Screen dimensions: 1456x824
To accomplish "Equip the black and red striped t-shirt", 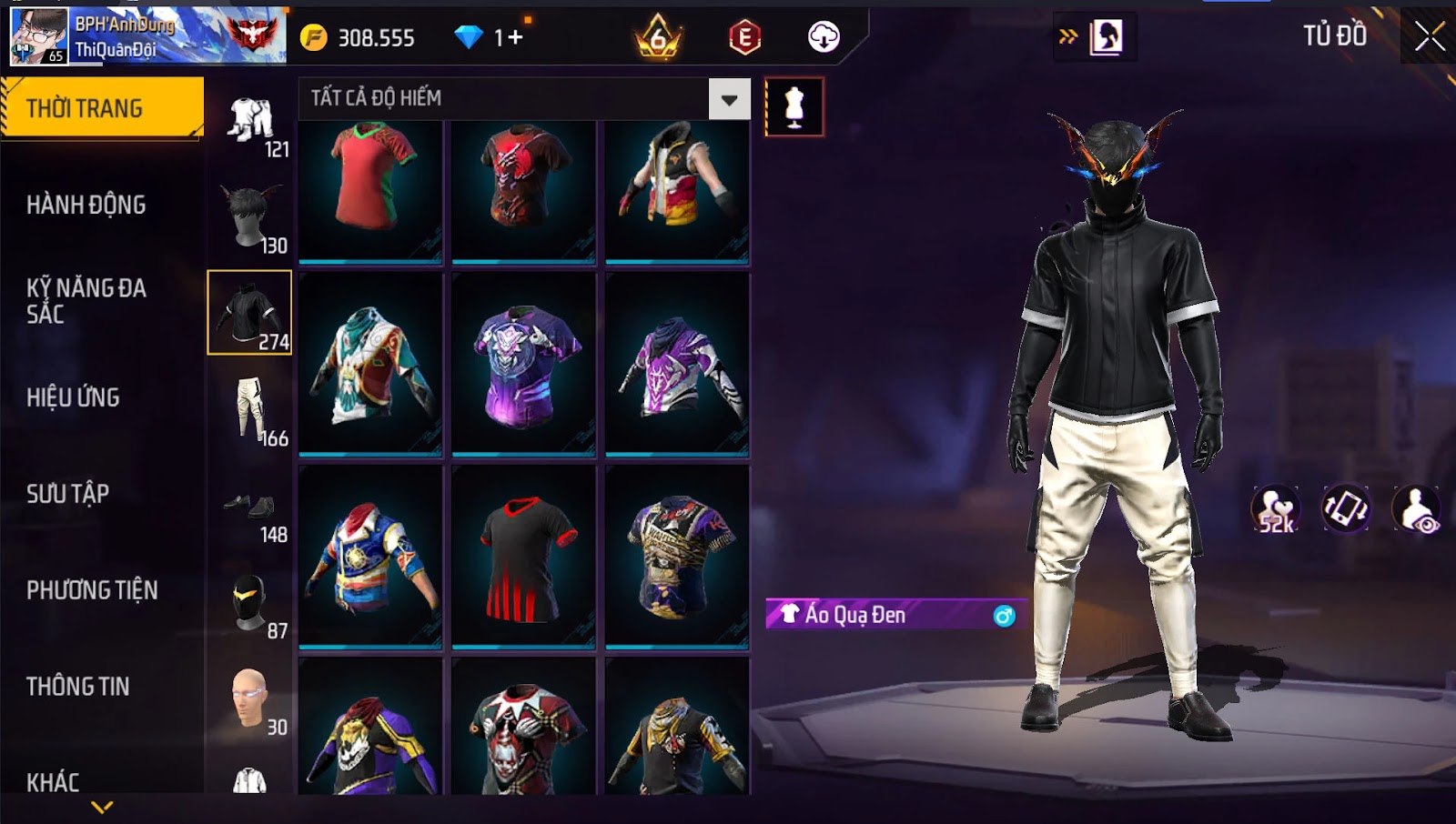I will [523, 557].
